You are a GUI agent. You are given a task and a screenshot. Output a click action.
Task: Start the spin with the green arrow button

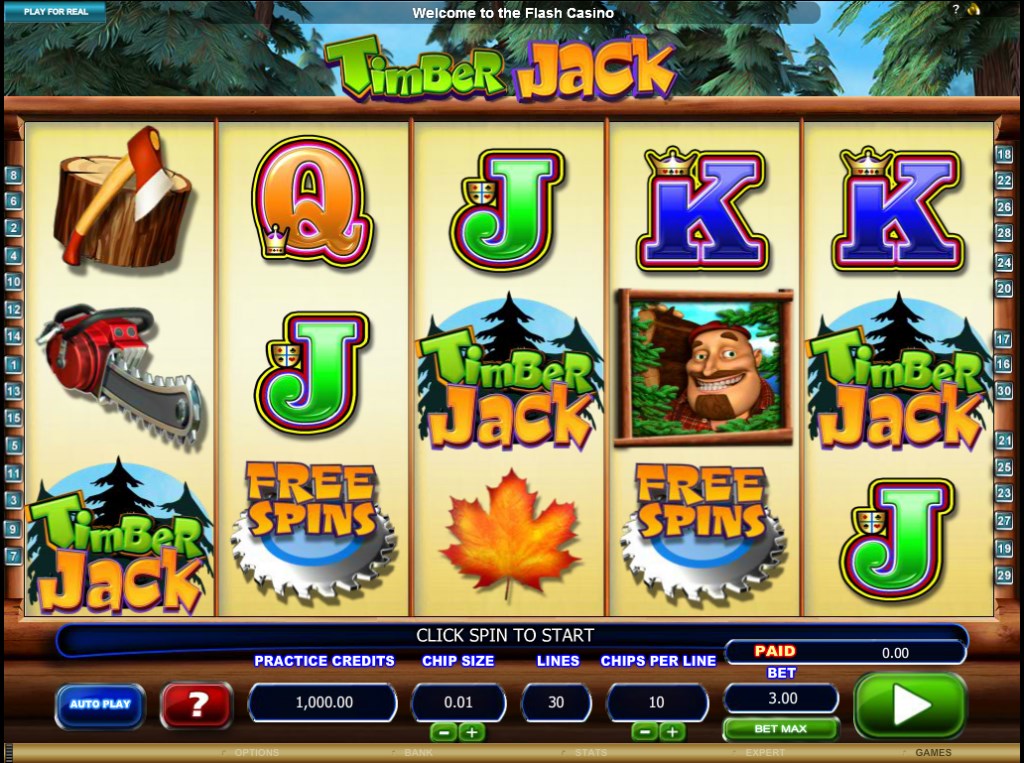909,705
